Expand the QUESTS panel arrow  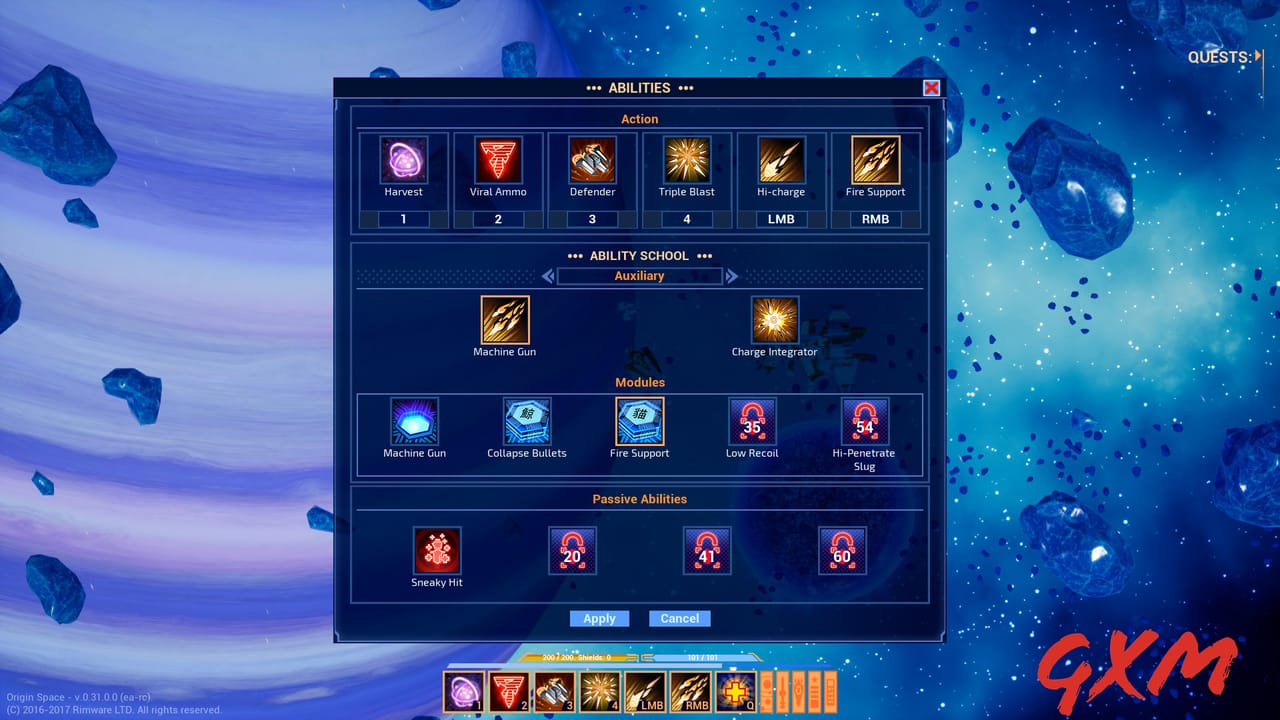pos(1259,57)
